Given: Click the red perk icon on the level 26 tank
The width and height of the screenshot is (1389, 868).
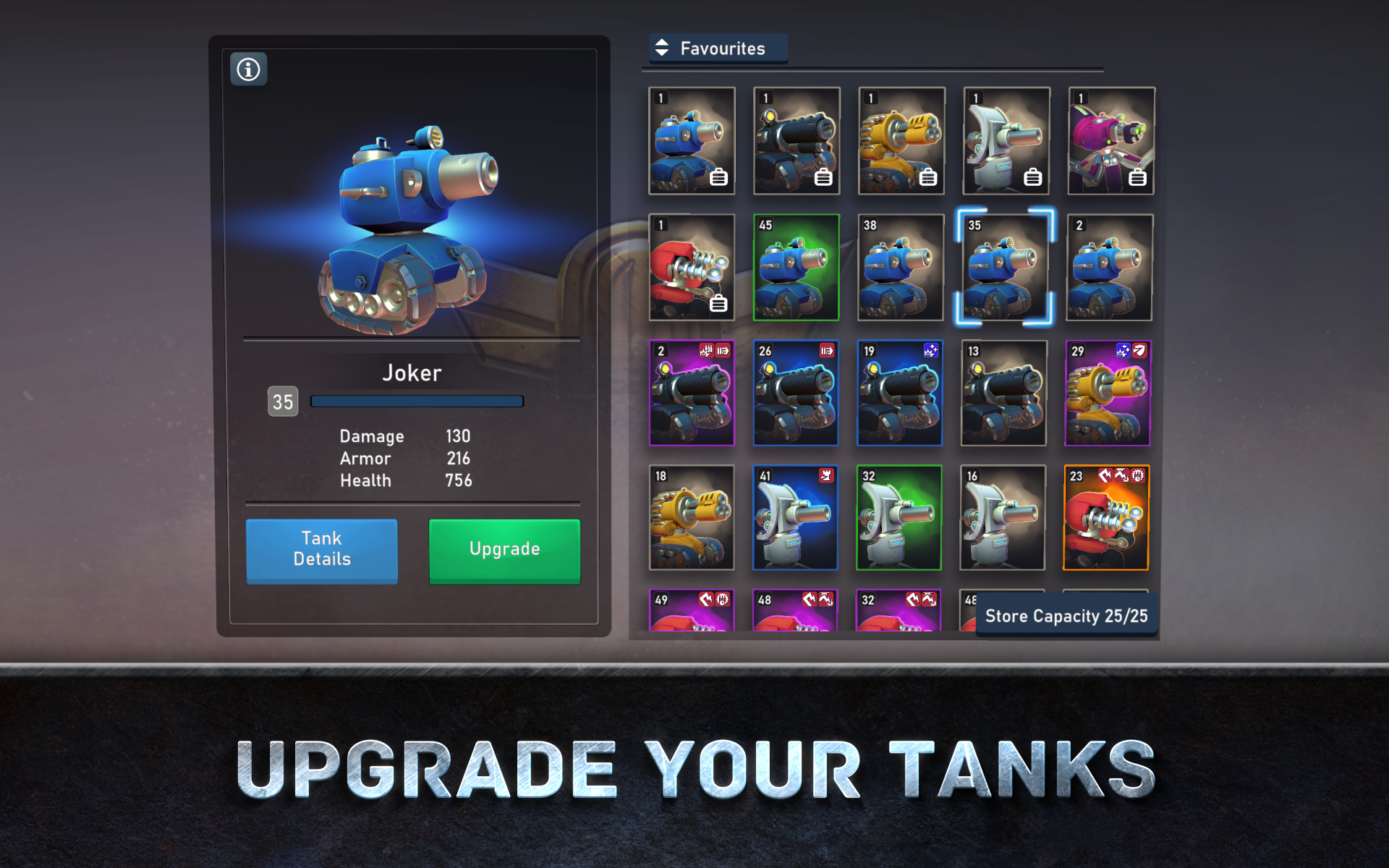Looking at the screenshot, I should pos(828,351).
